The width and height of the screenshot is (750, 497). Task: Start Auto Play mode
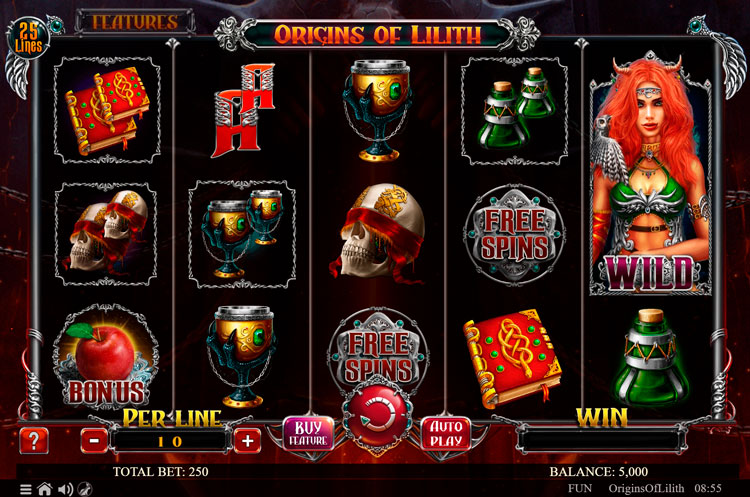(444, 434)
